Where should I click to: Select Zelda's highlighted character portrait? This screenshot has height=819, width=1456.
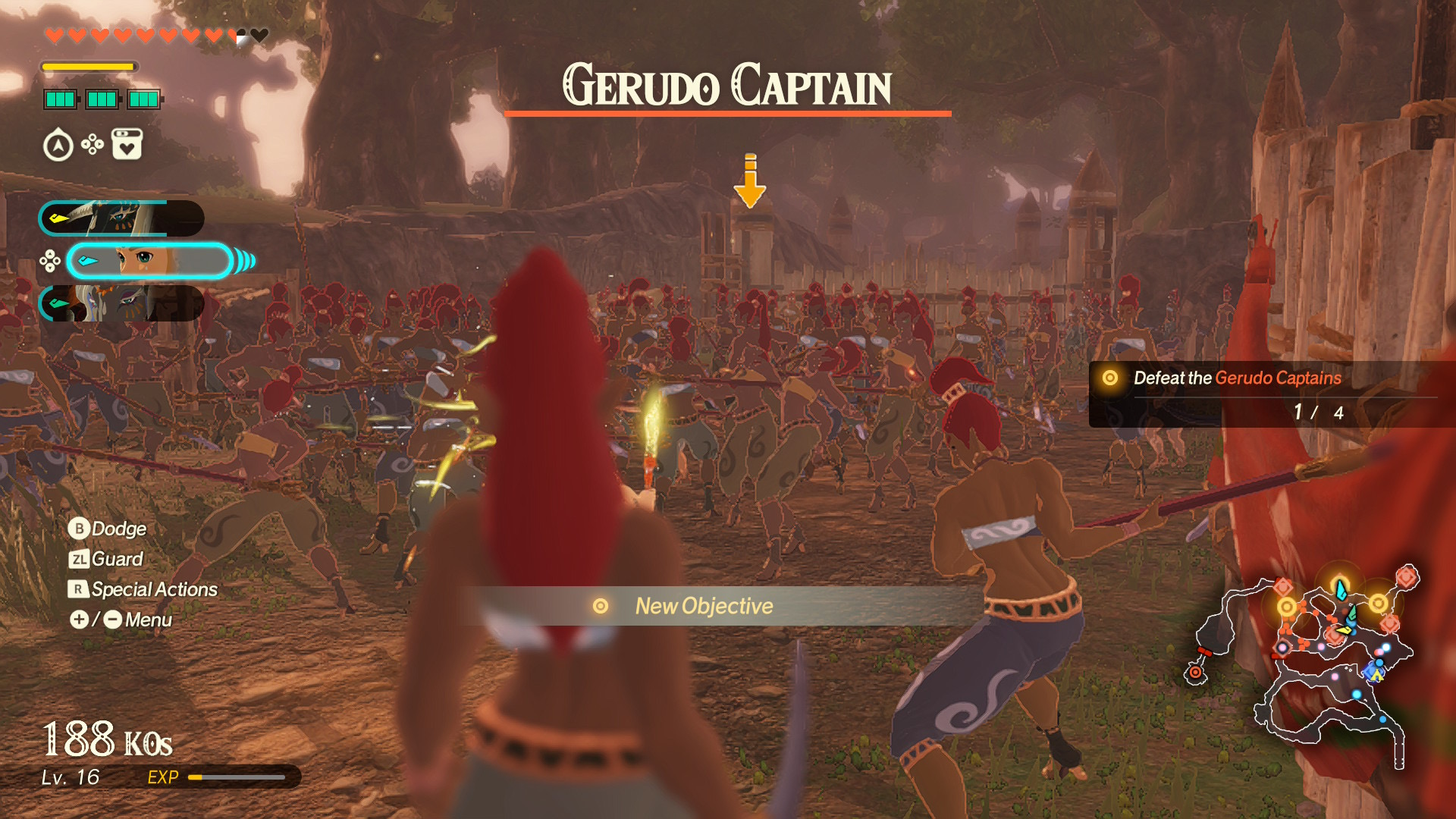[149, 261]
